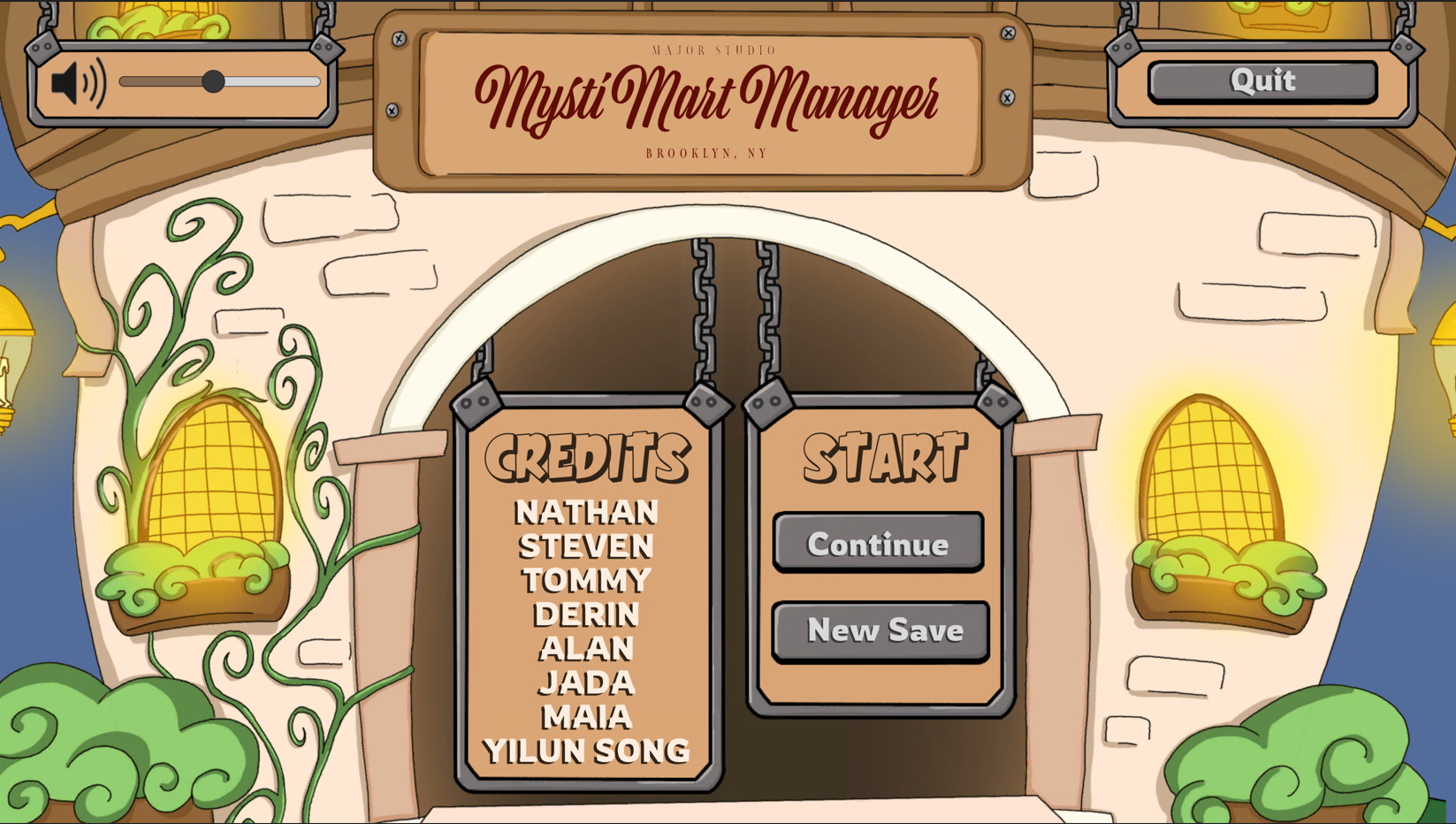
Task: Start a fresh game with New Save
Action: click(881, 630)
